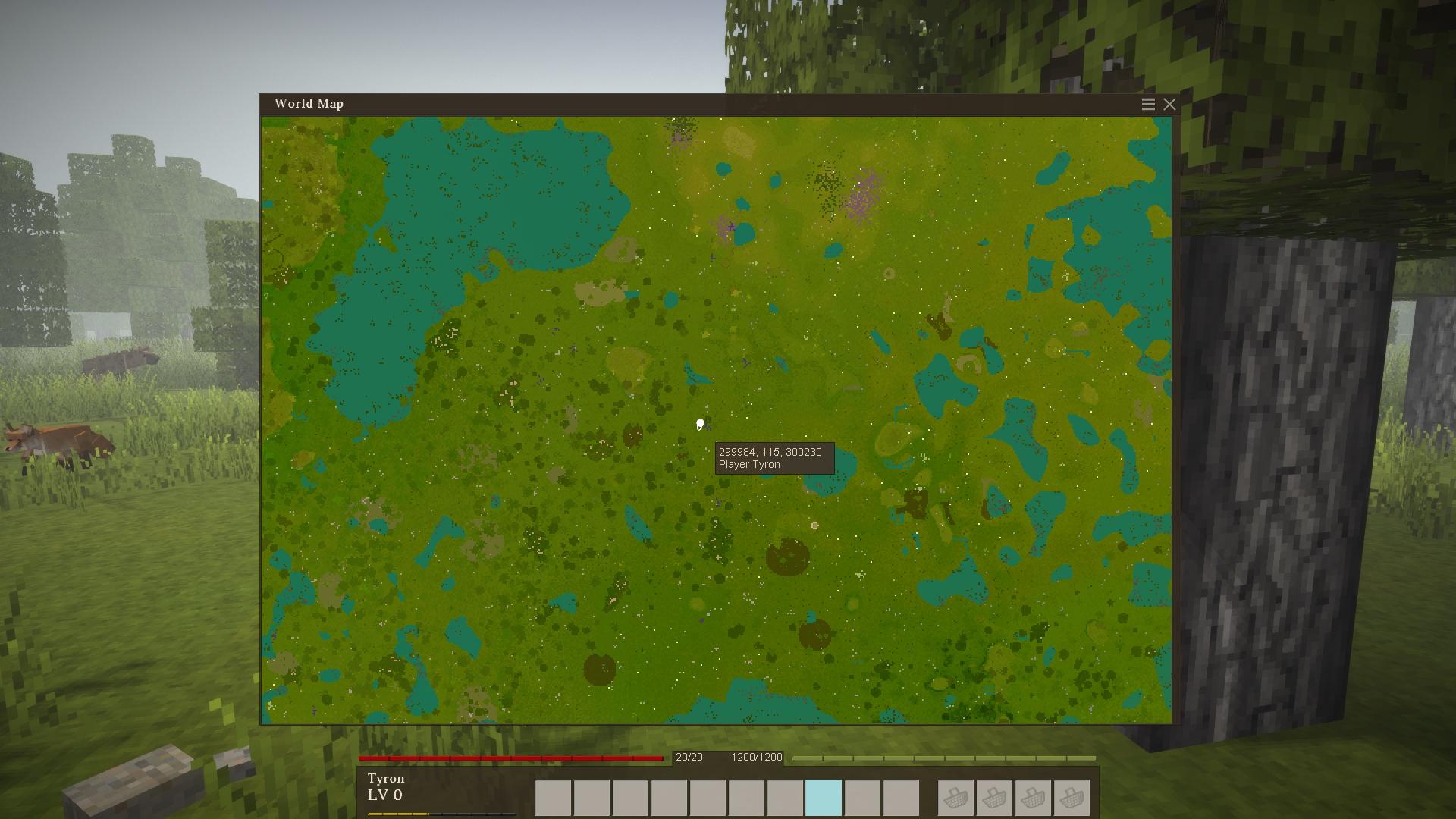Select the highlighted light-blue hotbar slot
Screen dimensions: 1456x819
(824, 798)
